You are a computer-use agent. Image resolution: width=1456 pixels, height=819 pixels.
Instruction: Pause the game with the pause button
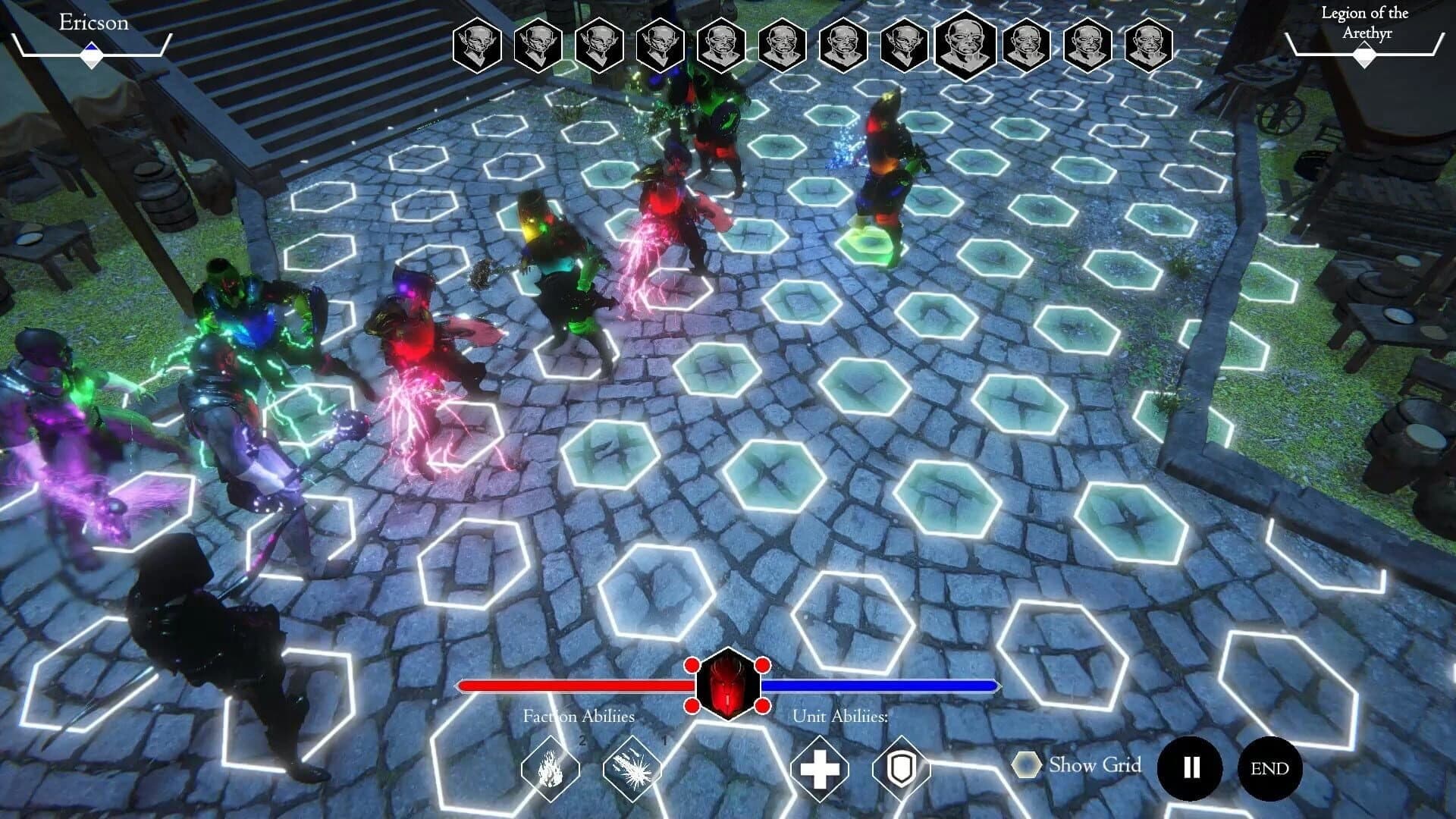[1191, 767]
